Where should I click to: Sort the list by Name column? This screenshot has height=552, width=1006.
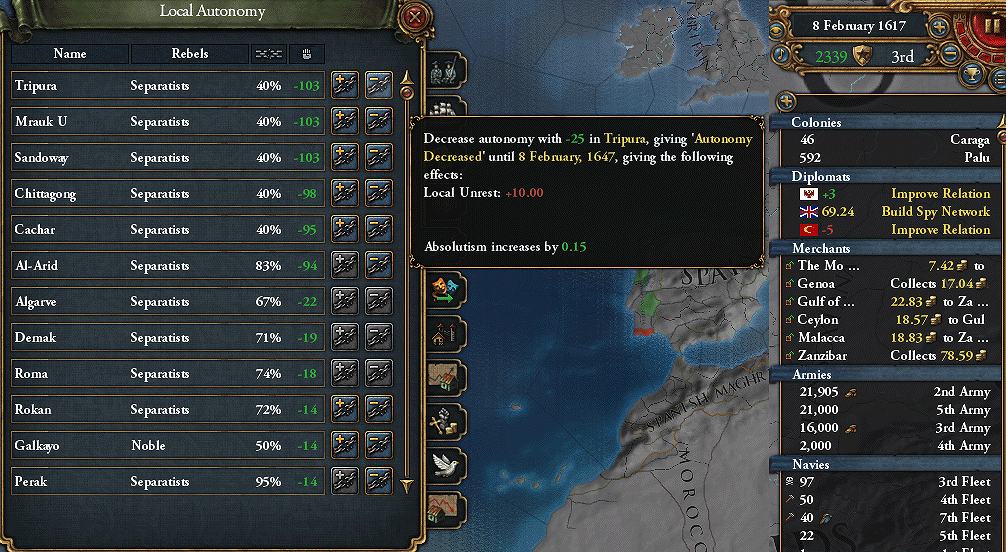click(x=70, y=53)
